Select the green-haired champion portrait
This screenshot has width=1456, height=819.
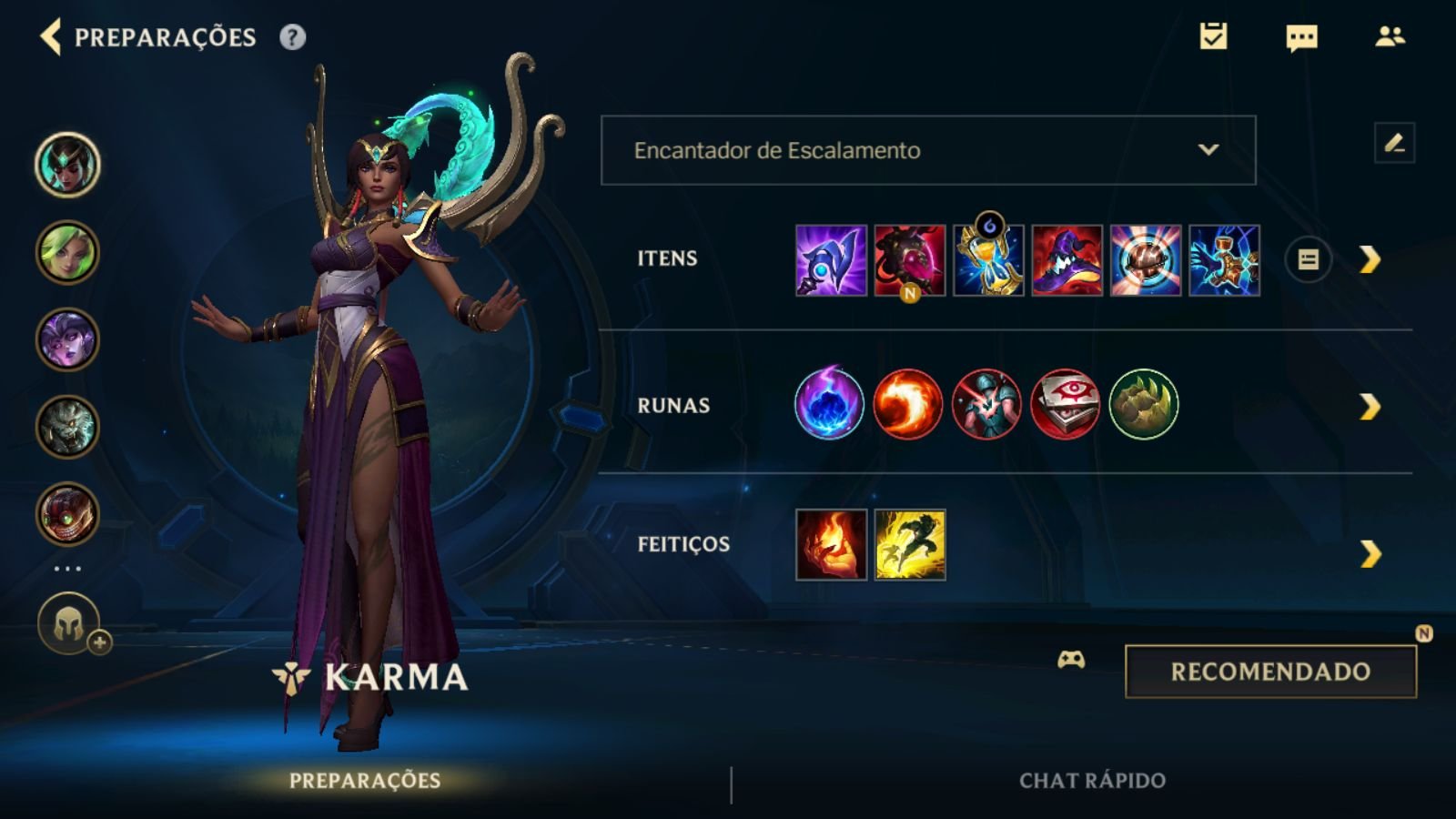pos(67,252)
